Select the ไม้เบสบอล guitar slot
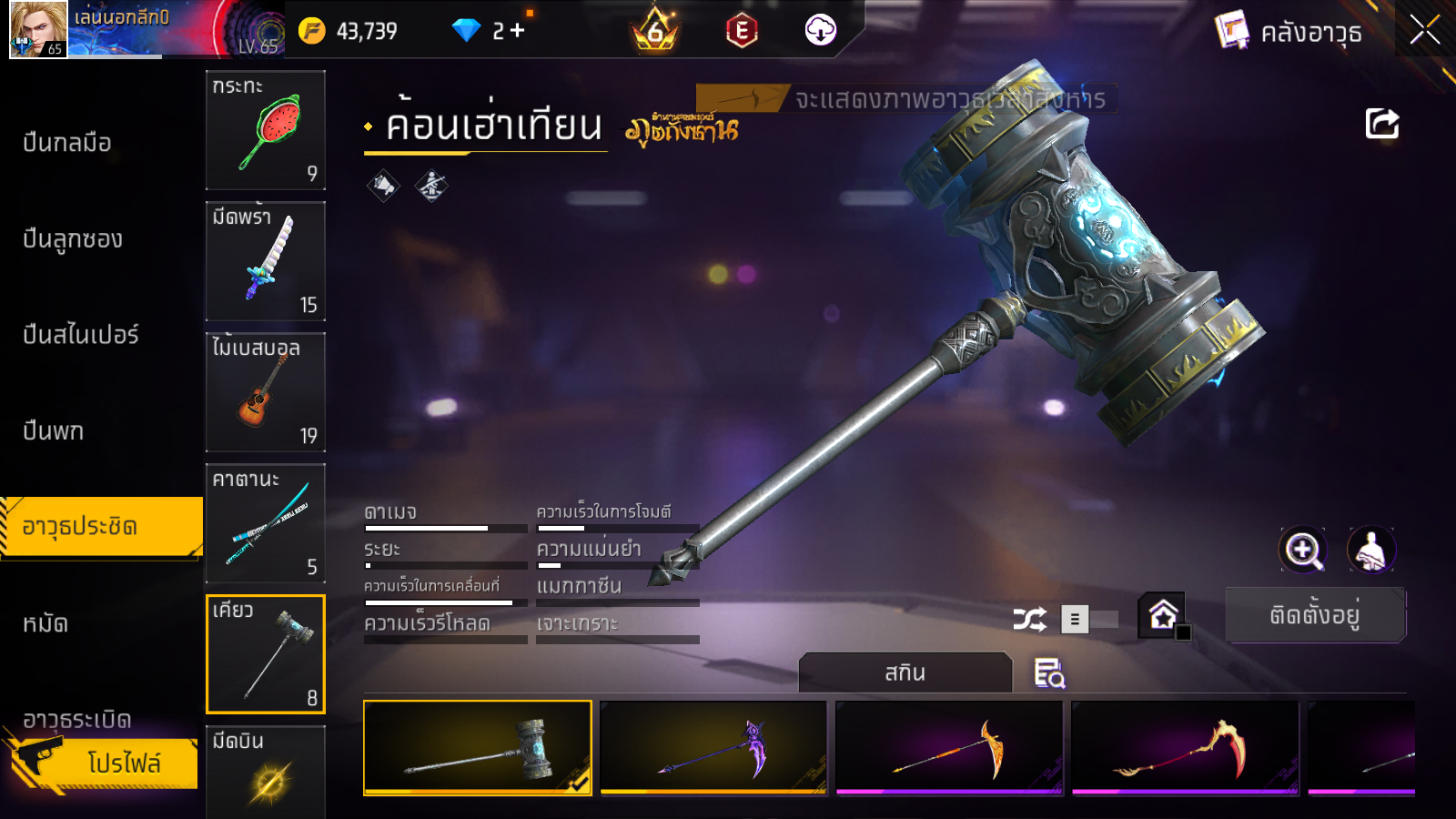1456x819 pixels. tap(266, 392)
